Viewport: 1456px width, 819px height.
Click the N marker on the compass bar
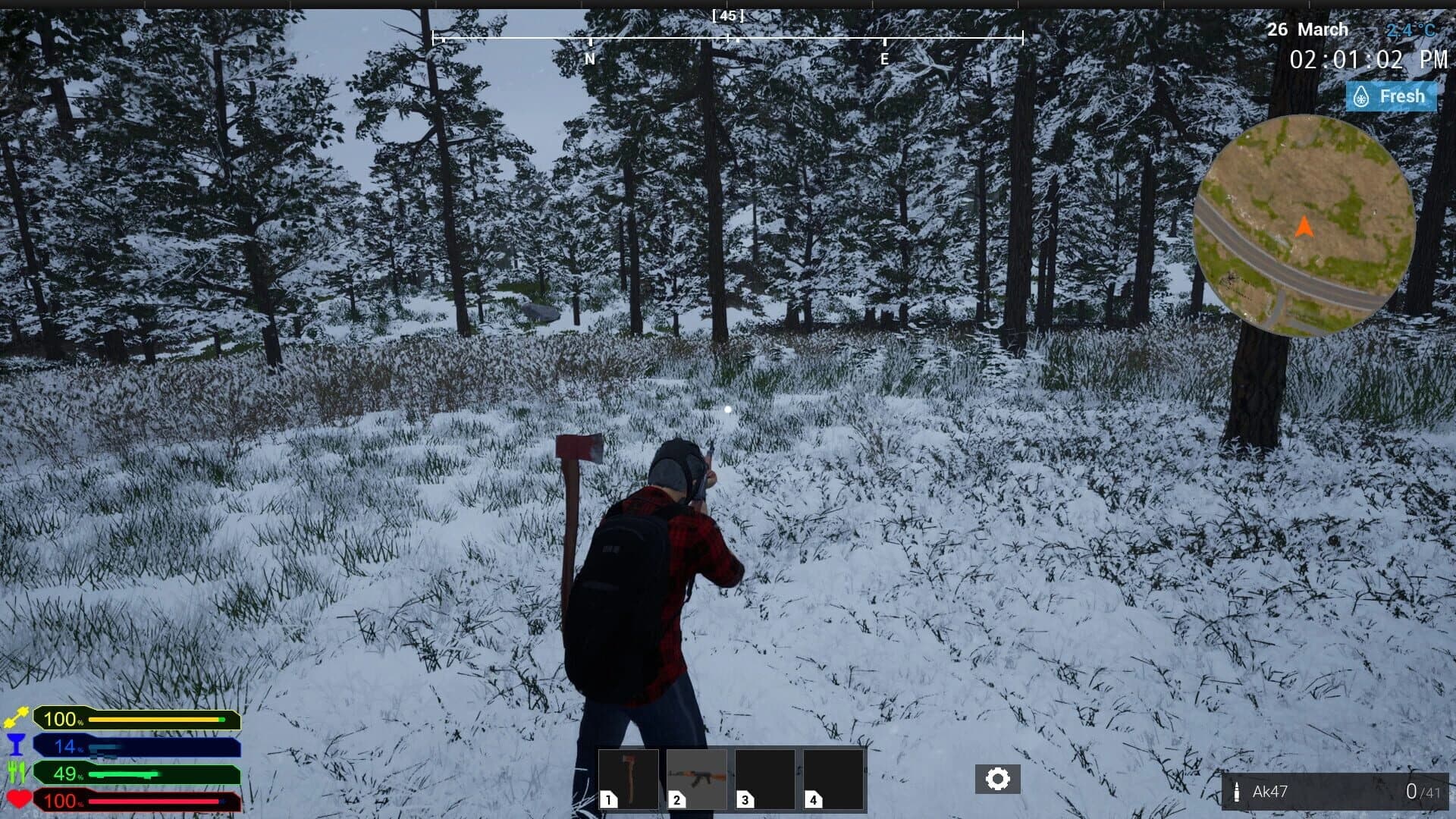(589, 56)
